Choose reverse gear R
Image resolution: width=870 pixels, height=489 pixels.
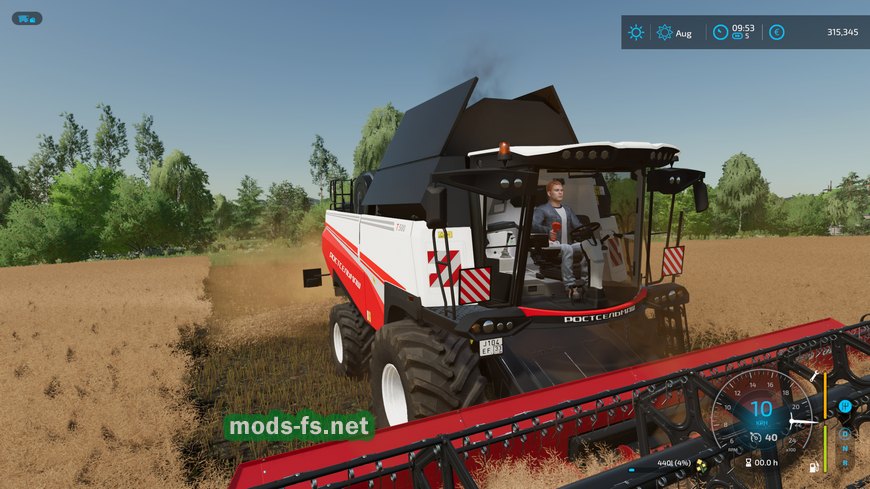tap(845, 463)
